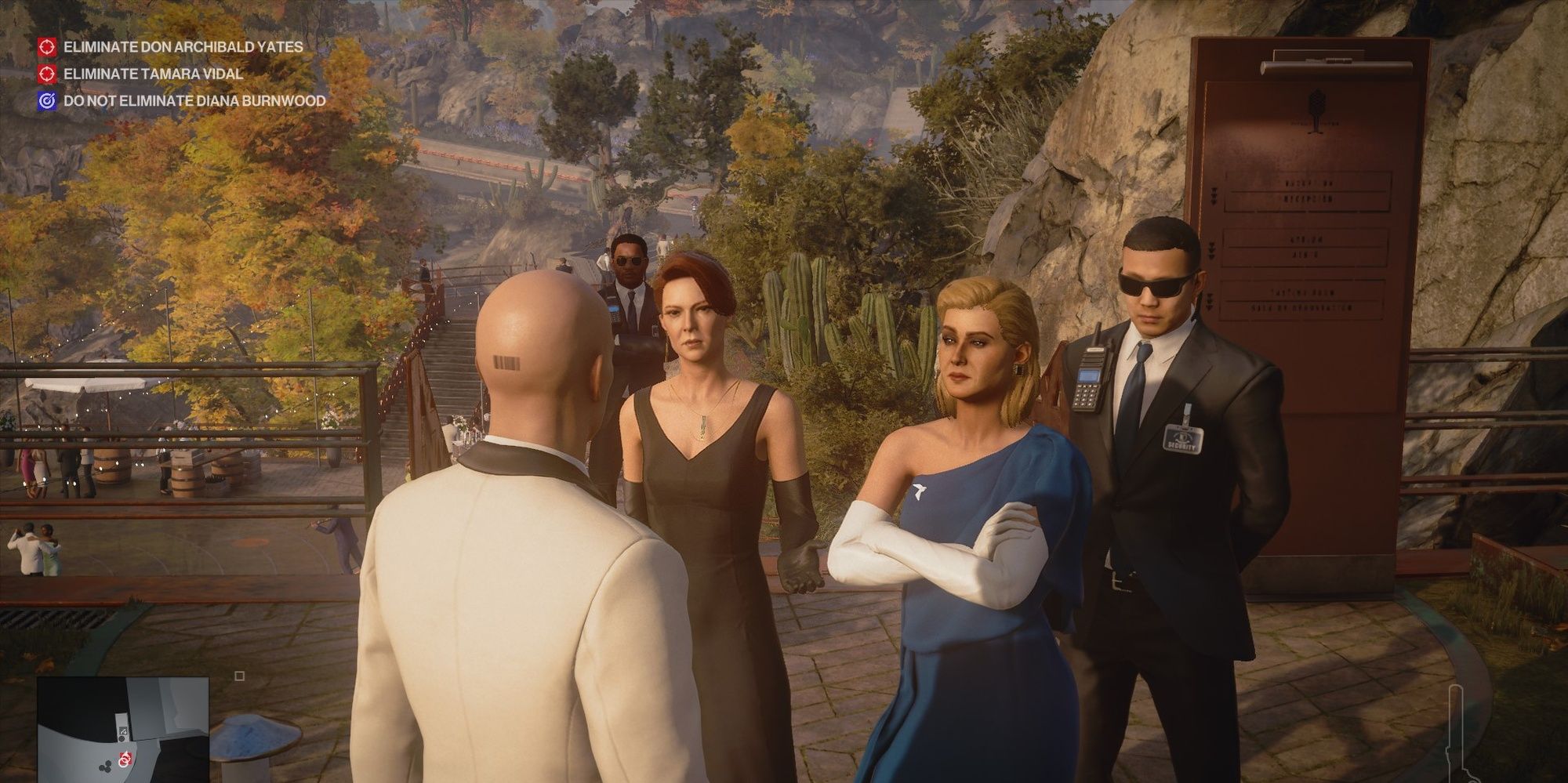Click the red elimination icon for Tamara Vidal
Screen dimensions: 1568x783
pyautogui.click(x=49, y=75)
